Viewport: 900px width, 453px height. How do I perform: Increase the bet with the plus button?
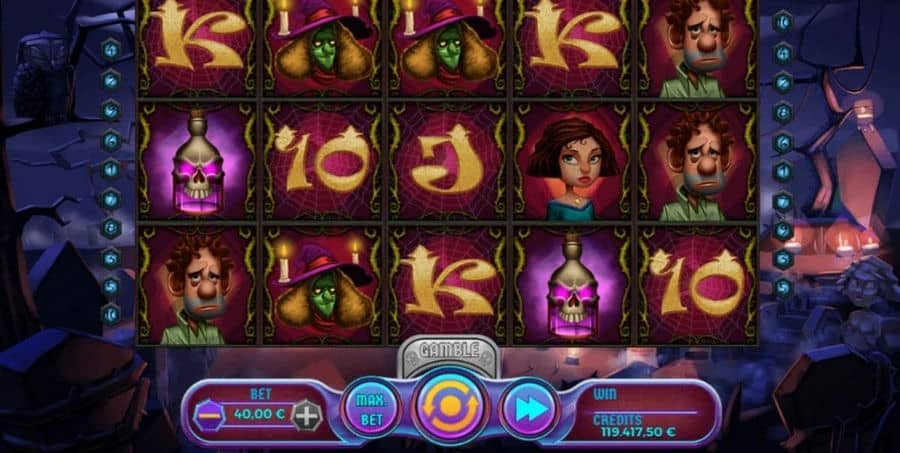click(x=308, y=415)
